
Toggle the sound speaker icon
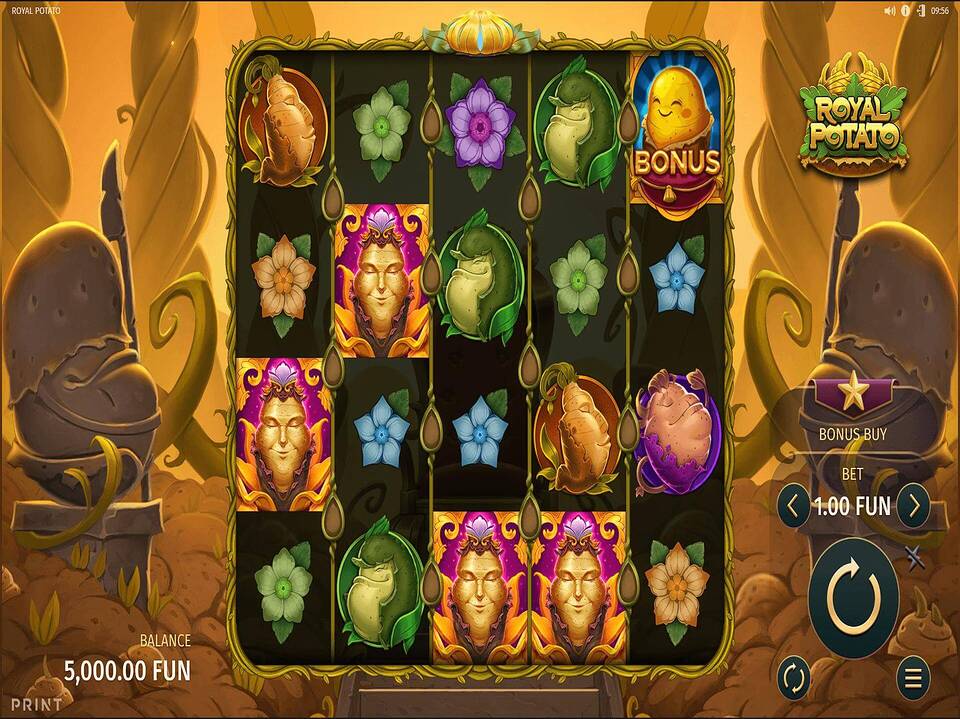[x=890, y=10]
